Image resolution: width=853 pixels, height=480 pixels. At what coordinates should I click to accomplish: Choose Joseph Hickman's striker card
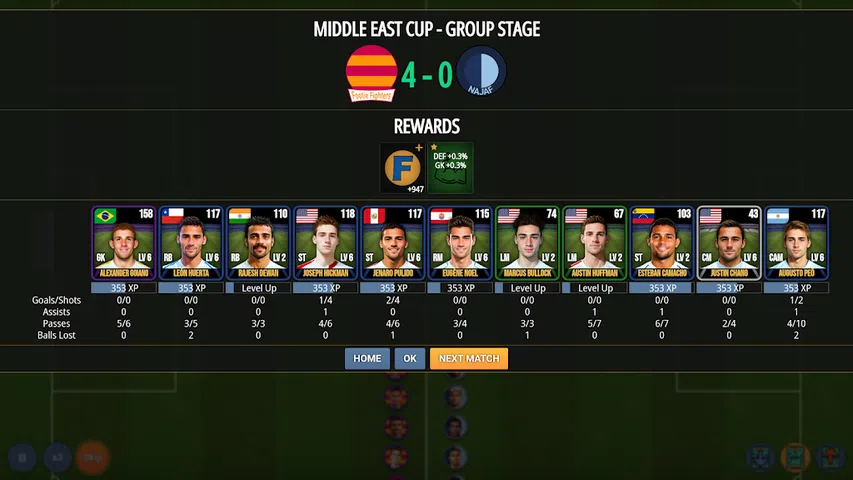click(x=326, y=243)
